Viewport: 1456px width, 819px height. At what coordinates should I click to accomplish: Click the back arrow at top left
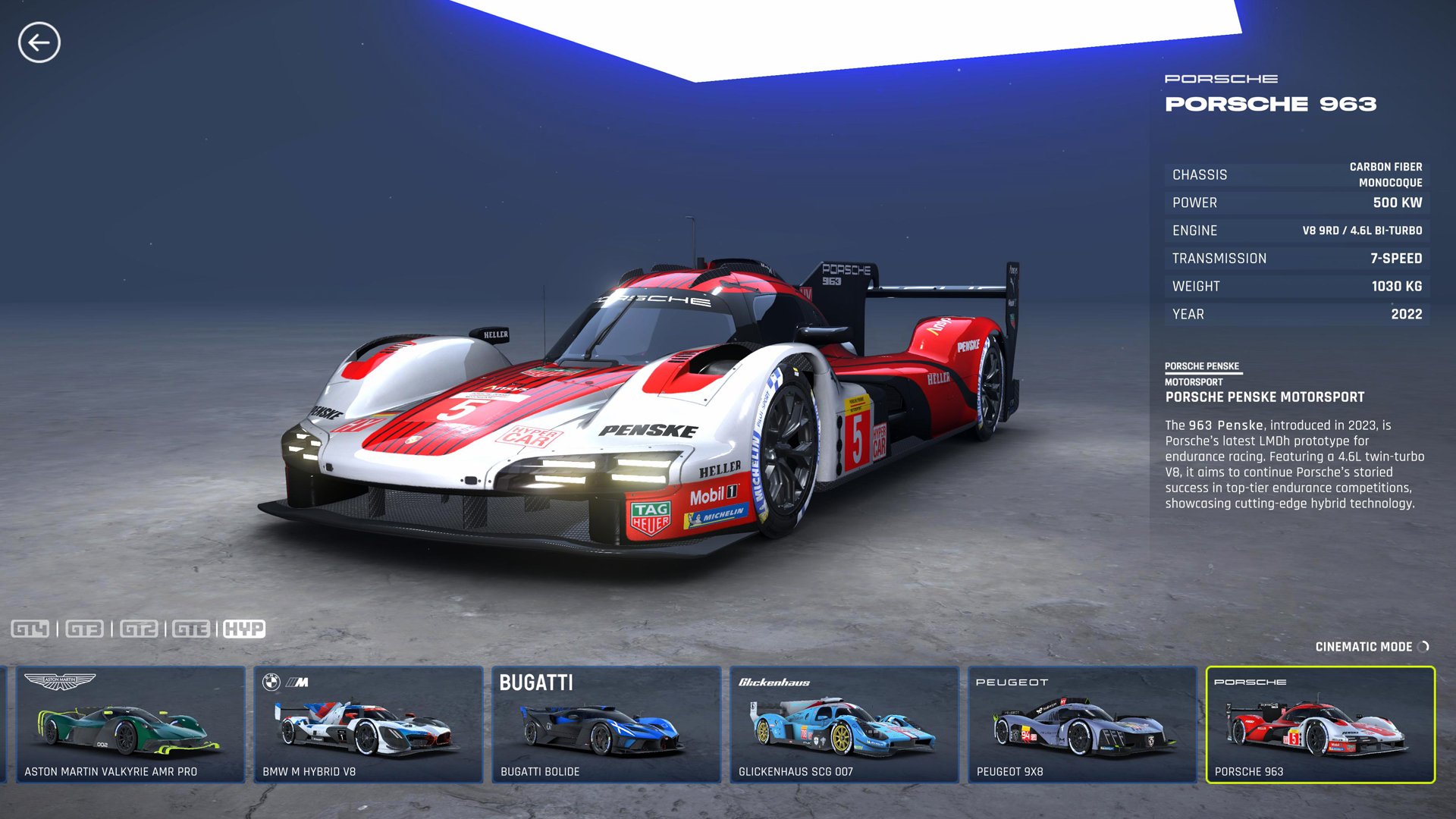(42, 43)
